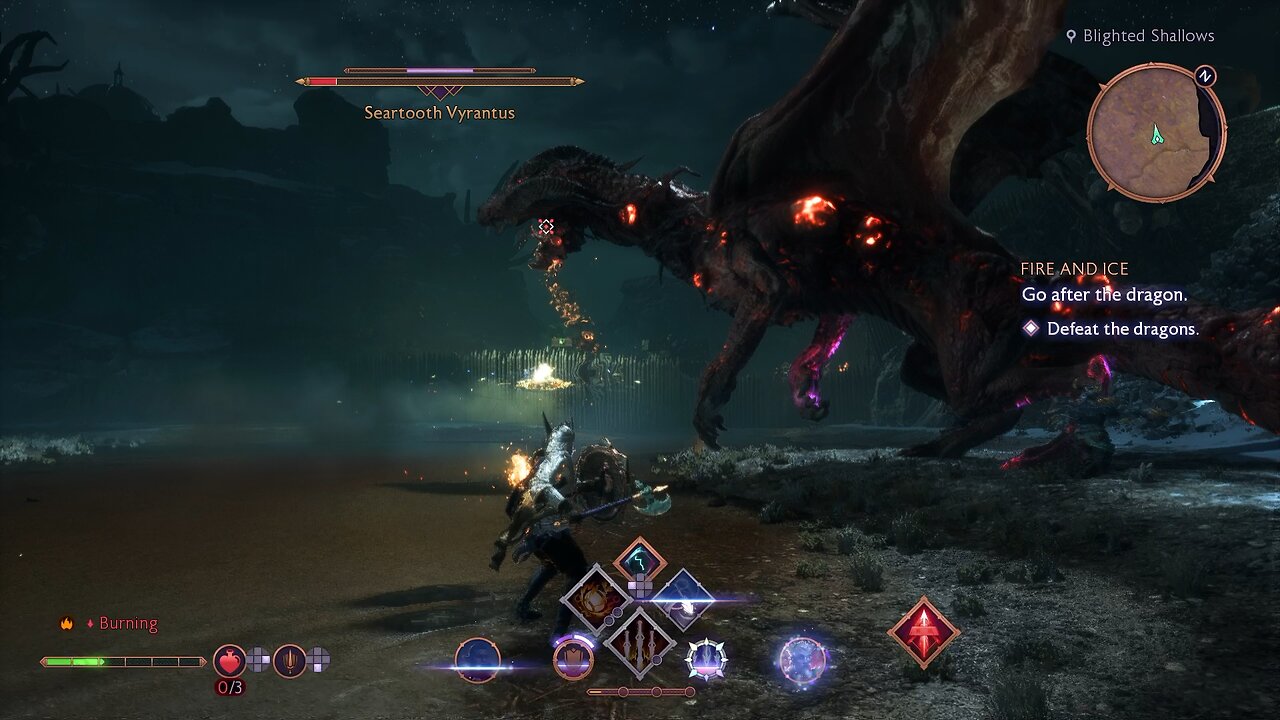The image size is (1280, 720).
Task: Cast the three daggers ability
Action: click(639, 640)
